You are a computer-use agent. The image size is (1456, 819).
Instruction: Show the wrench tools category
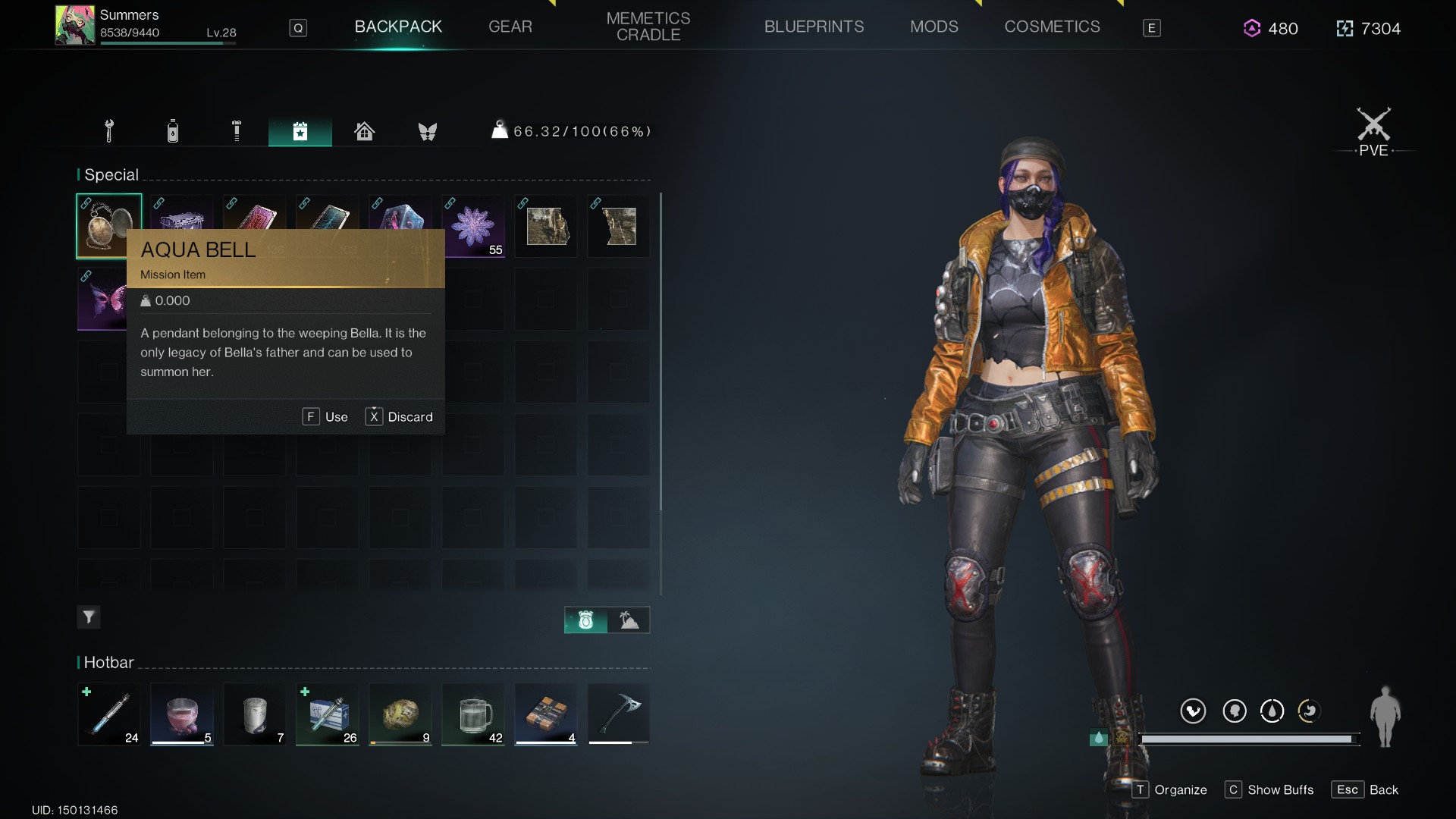click(109, 131)
